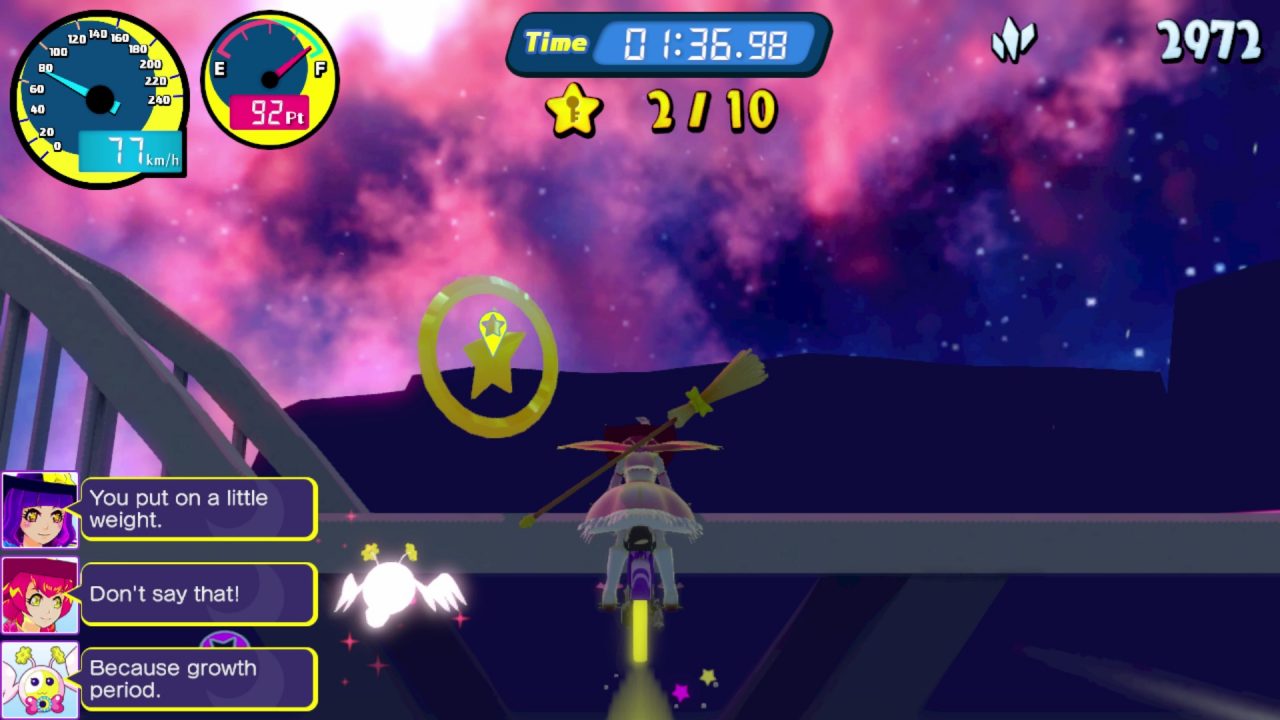Screen dimensions: 1280x720
Task: Select the purple-haired witch dialogue portrait
Action: (x=40, y=510)
